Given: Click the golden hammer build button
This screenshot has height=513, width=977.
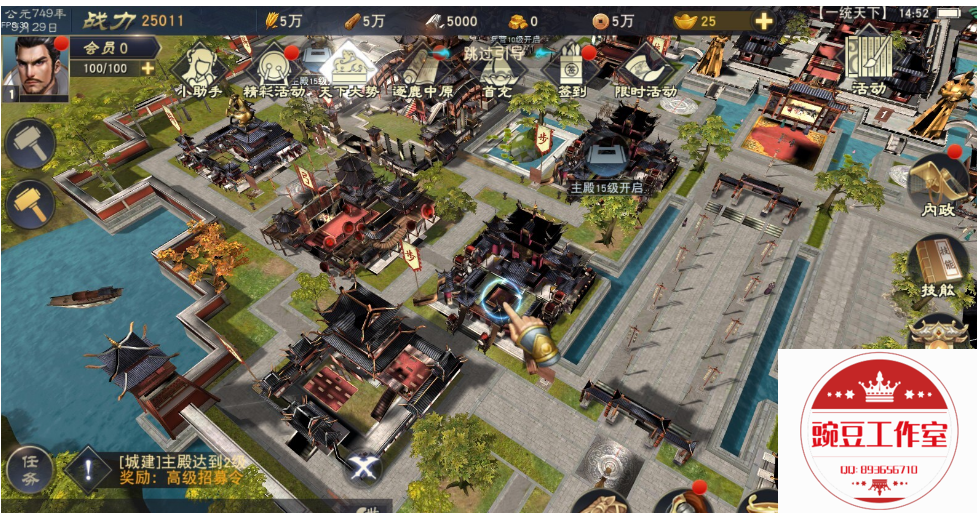Looking at the screenshot, I should point(30,204).
